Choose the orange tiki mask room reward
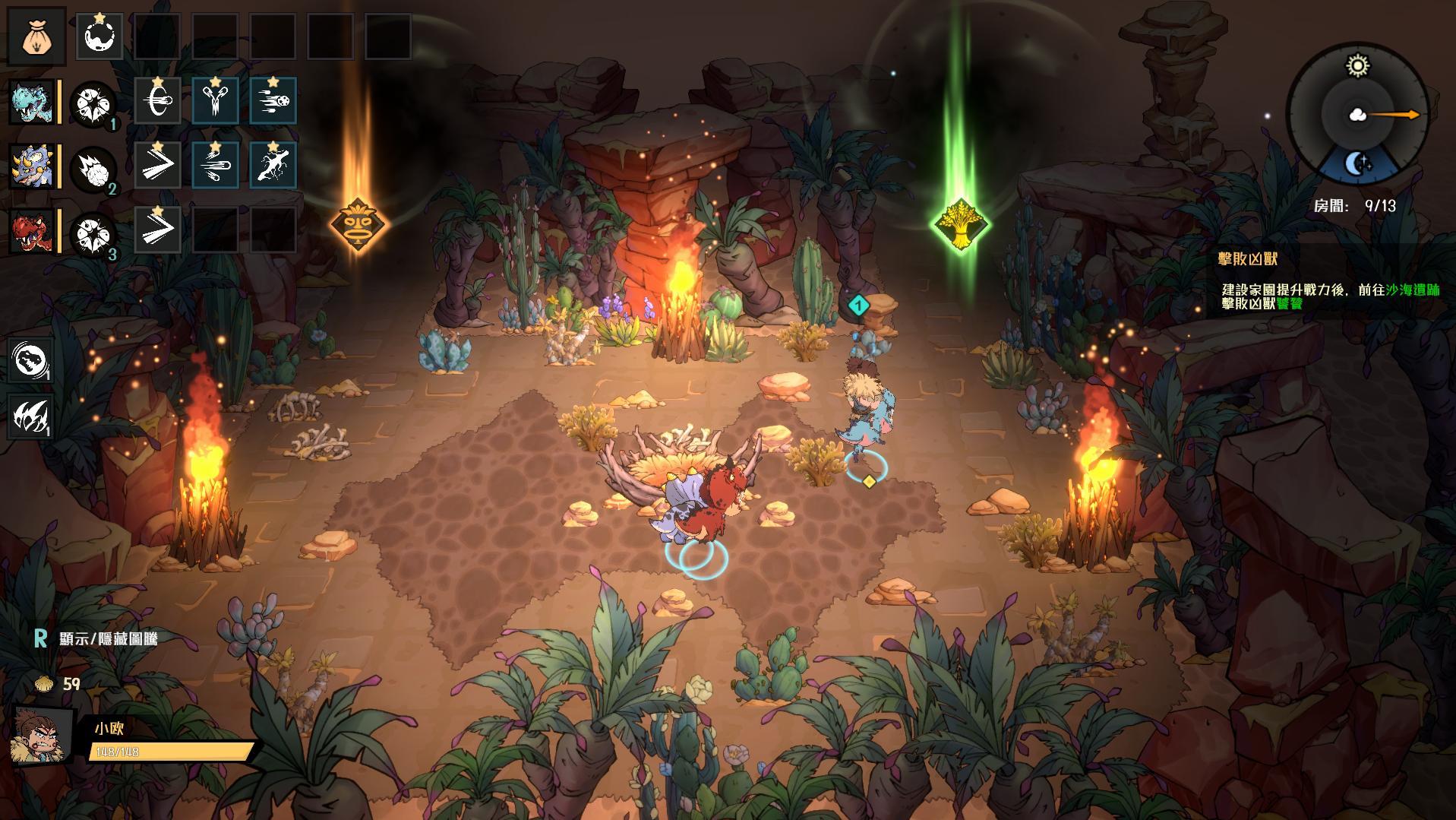This screenshot has height=820, width=1456. (x=358, y=224)
